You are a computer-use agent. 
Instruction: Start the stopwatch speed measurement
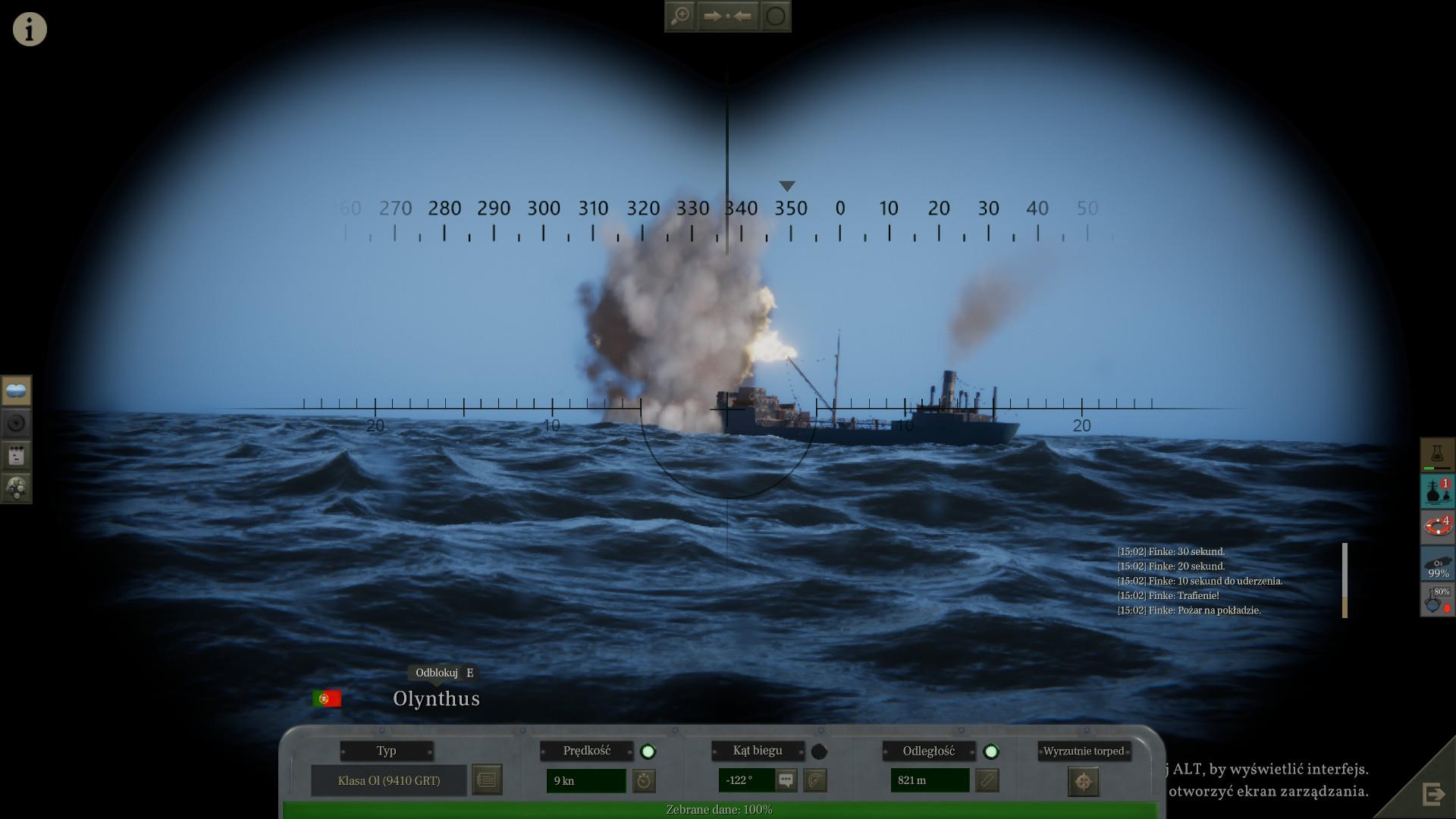pyautogui.click(x=644, y=780)
